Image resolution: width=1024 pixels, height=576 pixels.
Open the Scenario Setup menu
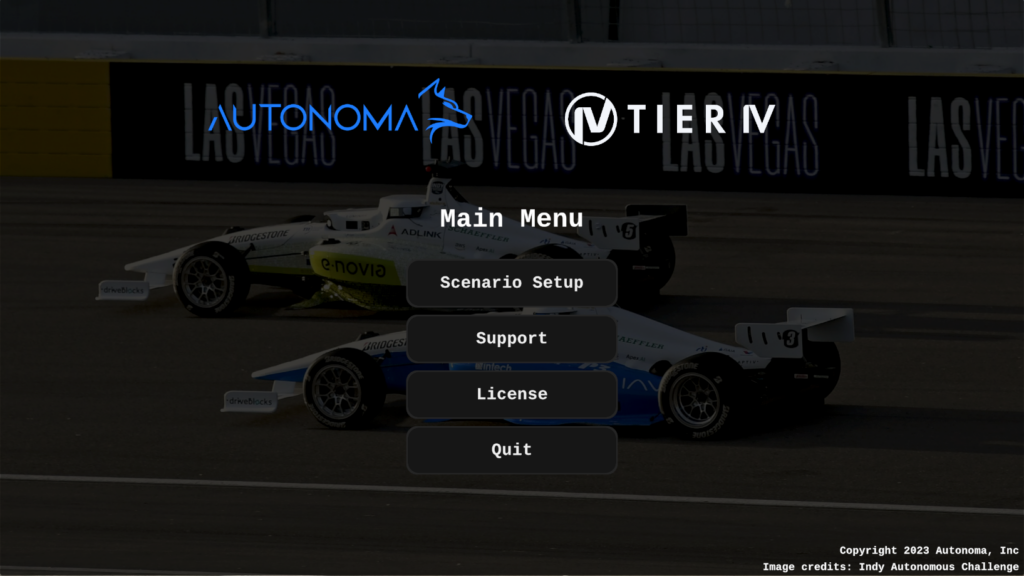(x=511, y=283)
